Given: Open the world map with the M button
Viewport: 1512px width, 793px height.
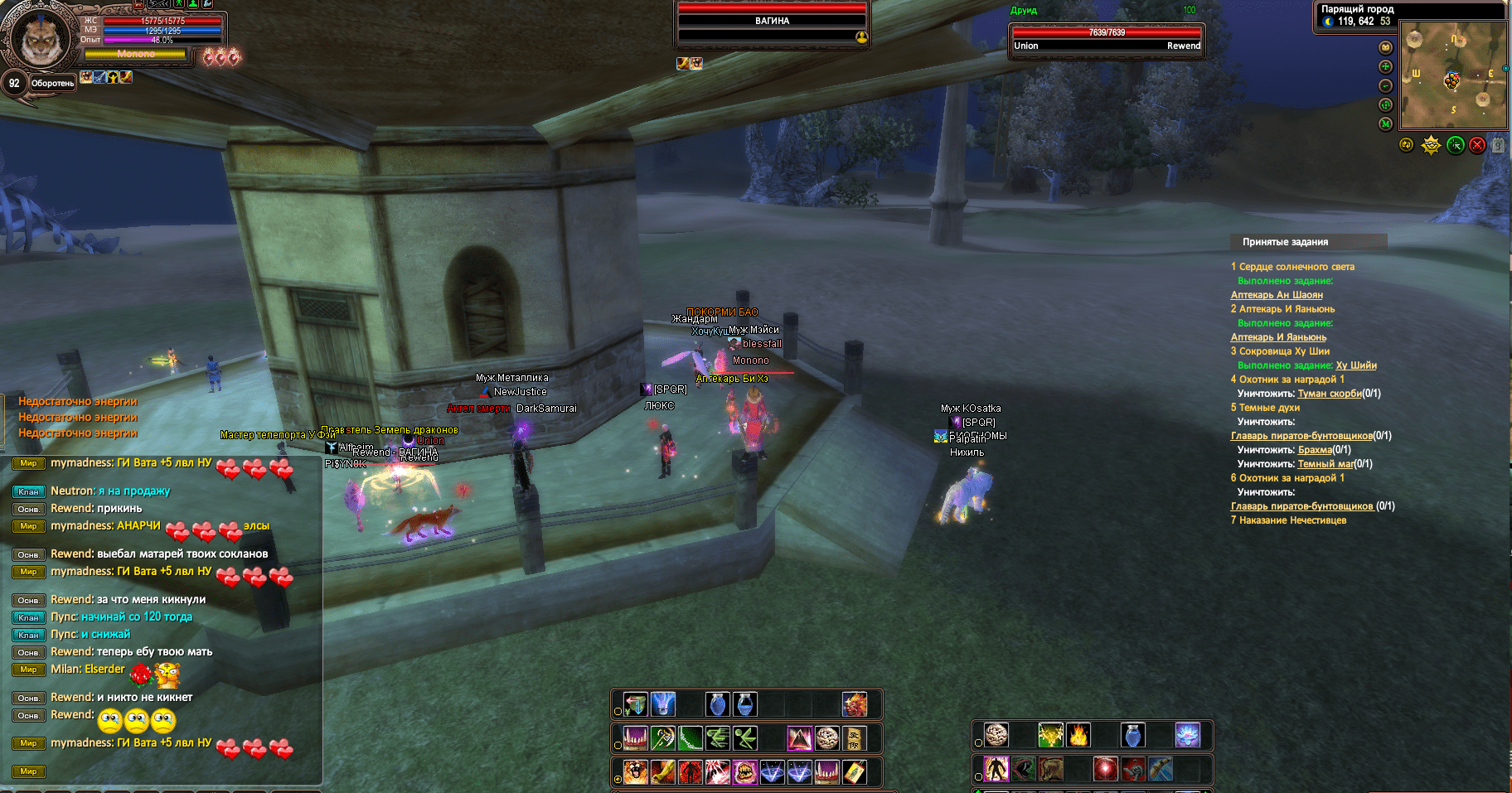Looking at the screenshot, I should pos(1385,124).
